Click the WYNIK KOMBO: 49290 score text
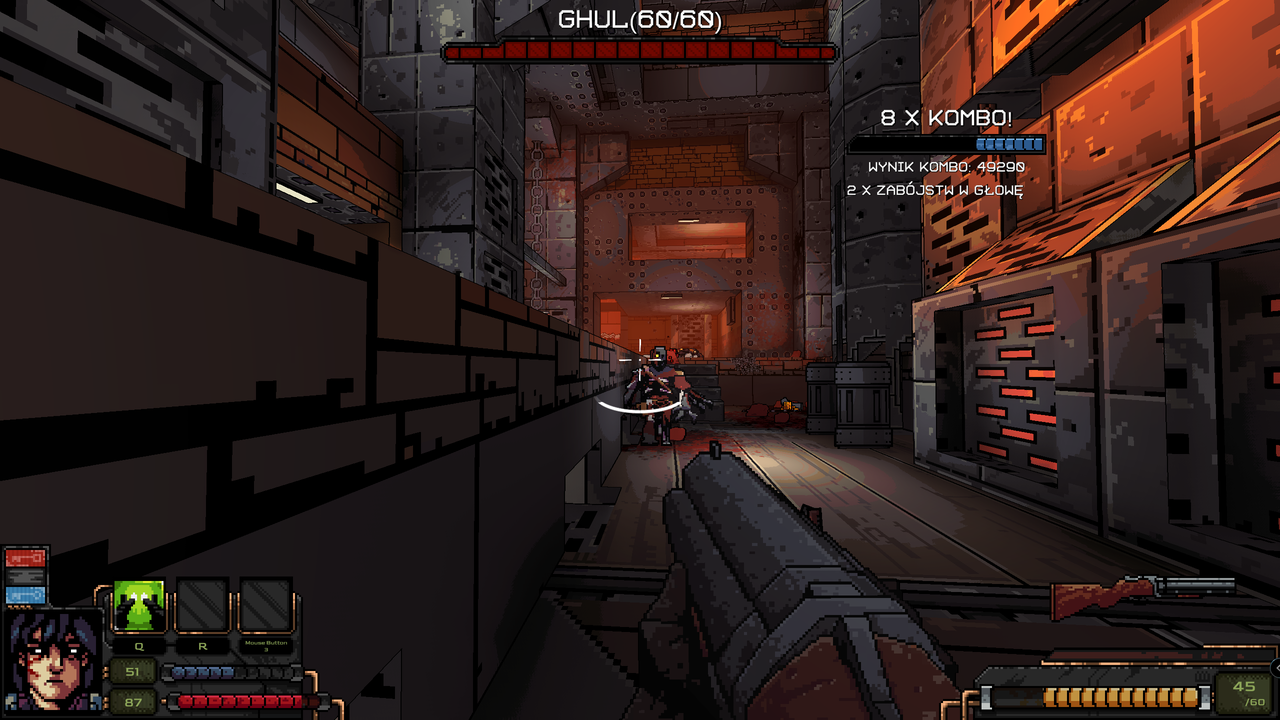1280x720 pixels. pyautogui.click(x=946, y=166)
